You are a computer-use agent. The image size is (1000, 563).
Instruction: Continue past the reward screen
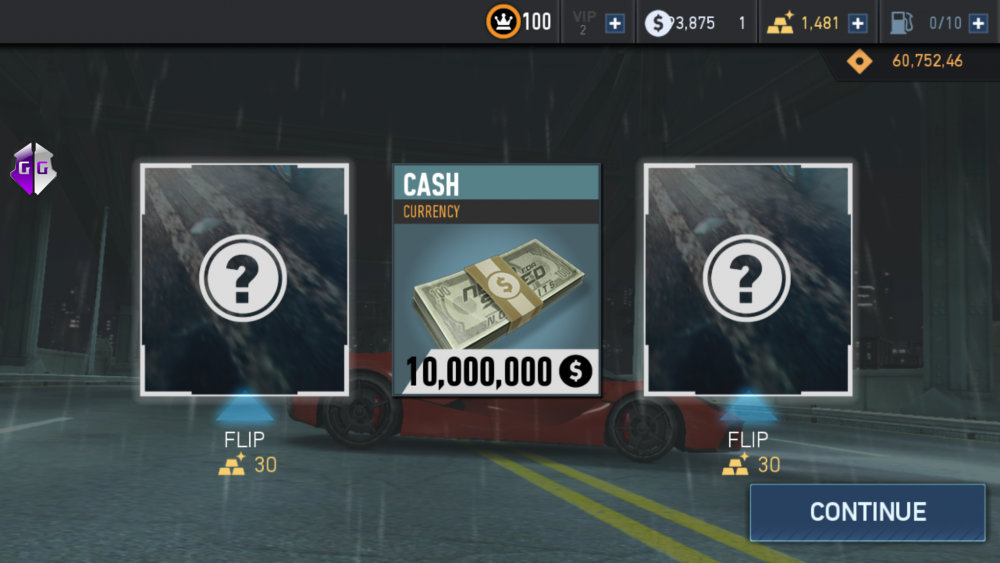coord(867,512)
